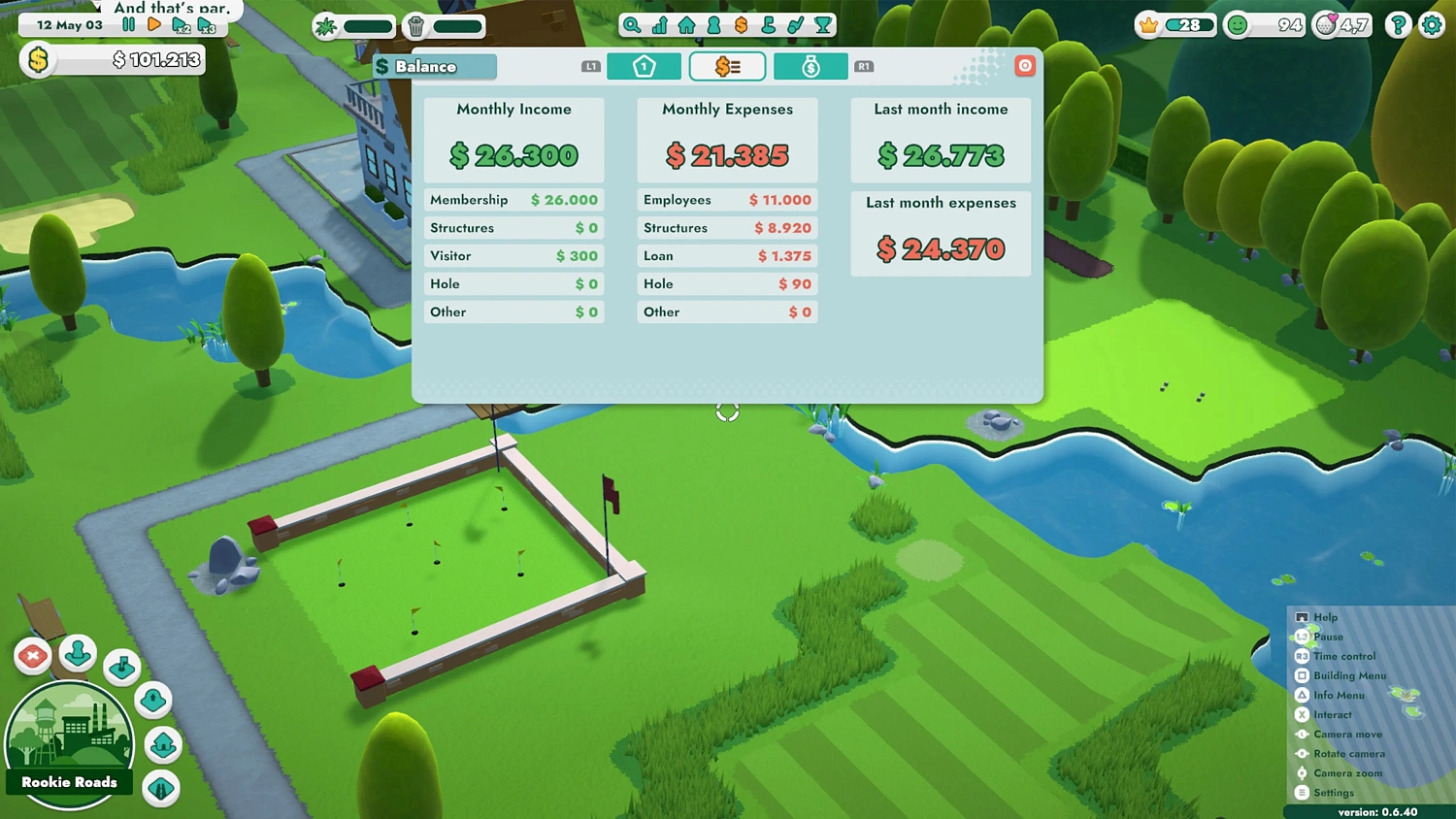Close the Balance window
Screen dimensions: 1456x819
click(1025, 65)
